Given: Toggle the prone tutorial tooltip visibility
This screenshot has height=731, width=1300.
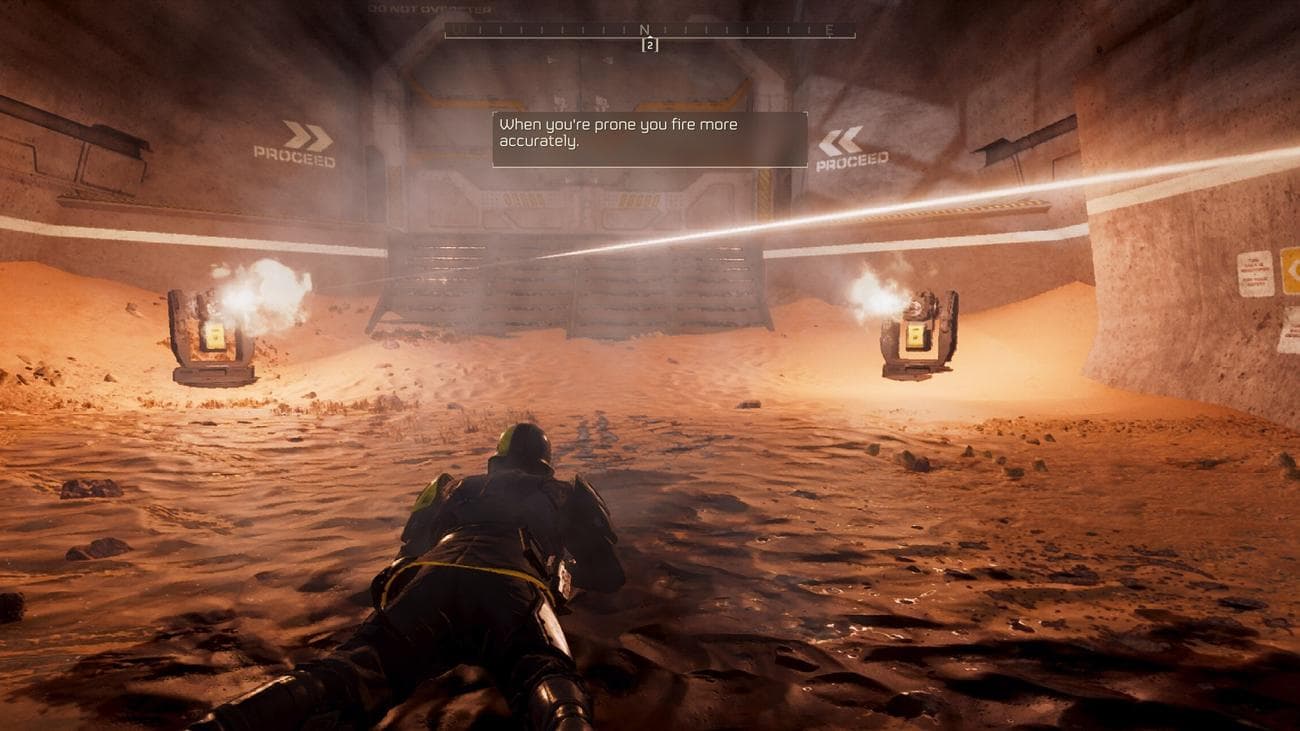Looking at the screenshot, I should pos(648,138).
